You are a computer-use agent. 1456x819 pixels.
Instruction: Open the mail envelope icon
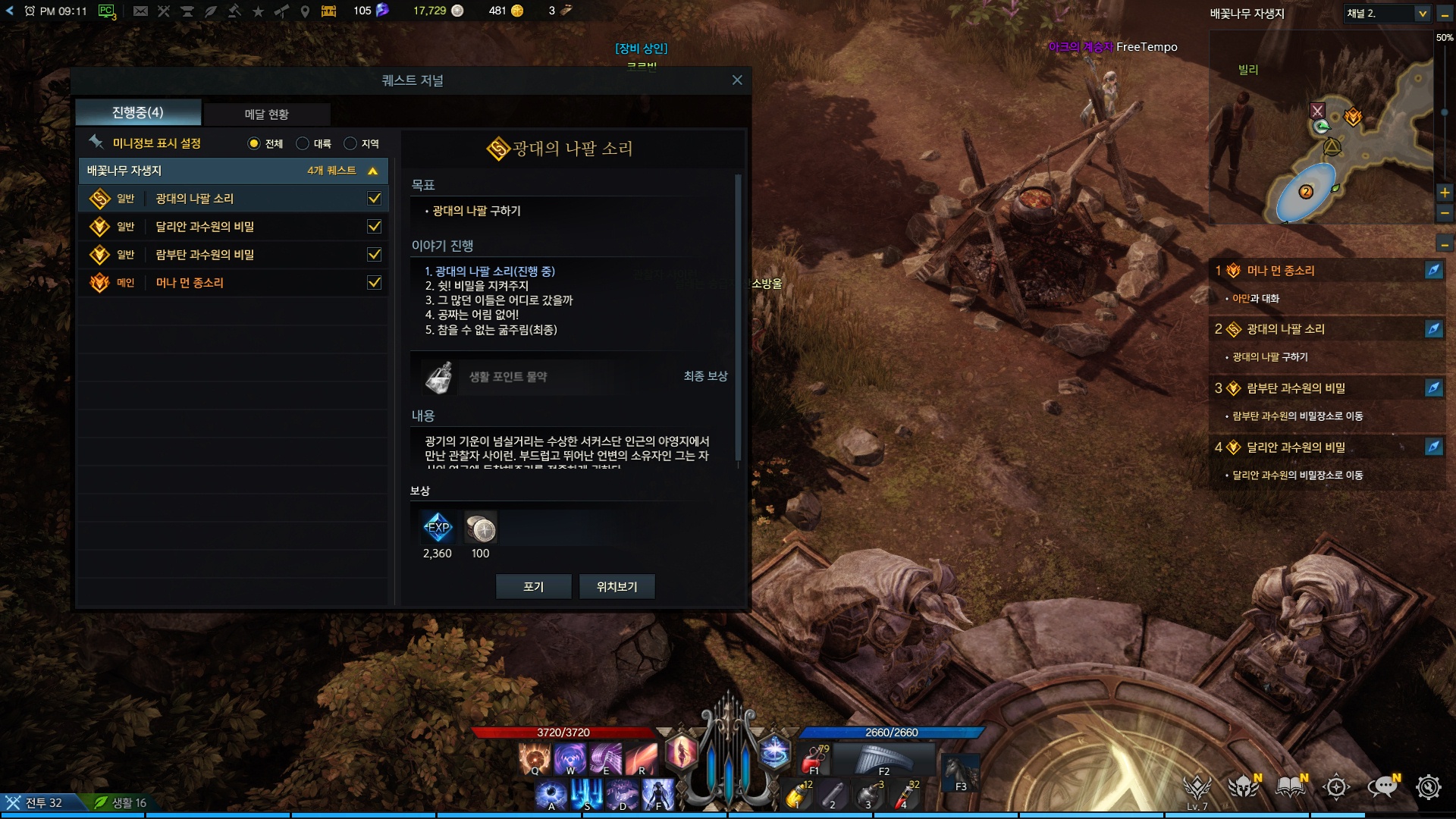click(140, 11)
